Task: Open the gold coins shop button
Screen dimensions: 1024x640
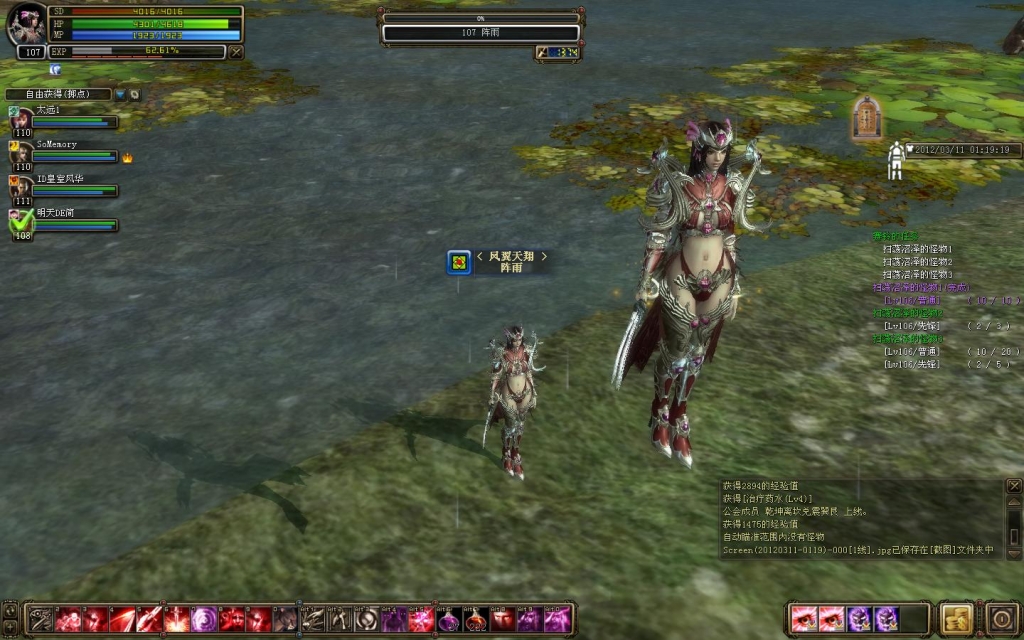Action: click(958, 617)
